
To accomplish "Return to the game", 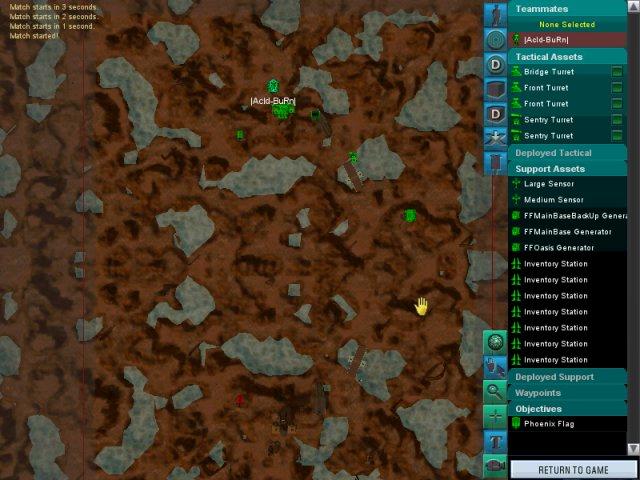I will click(573, 469).
